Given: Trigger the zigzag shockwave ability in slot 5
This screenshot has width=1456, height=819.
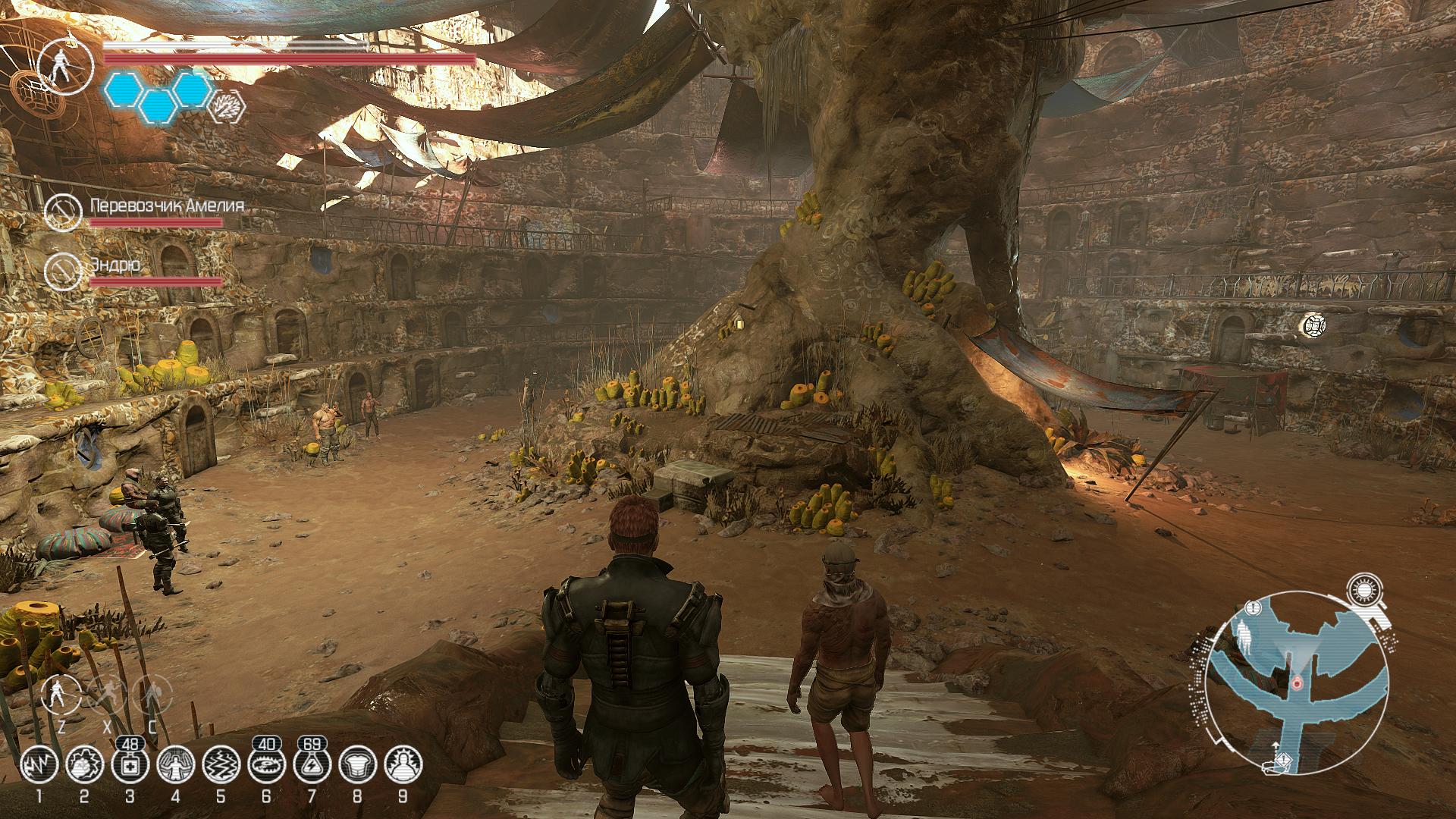Looking at the screenshot, I should 221,764.
